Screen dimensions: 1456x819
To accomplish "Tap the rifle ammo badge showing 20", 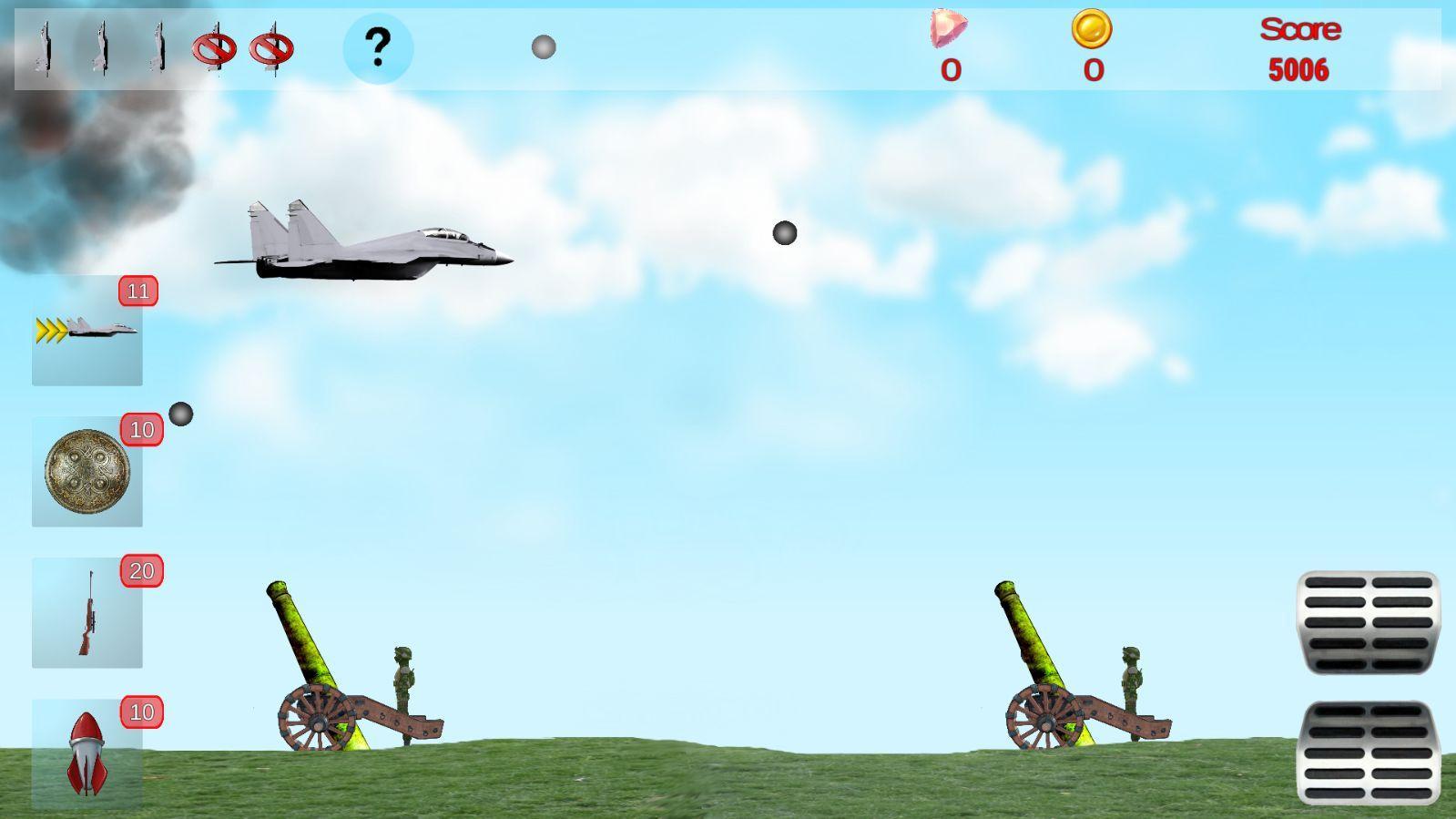I will pos(141,572).
